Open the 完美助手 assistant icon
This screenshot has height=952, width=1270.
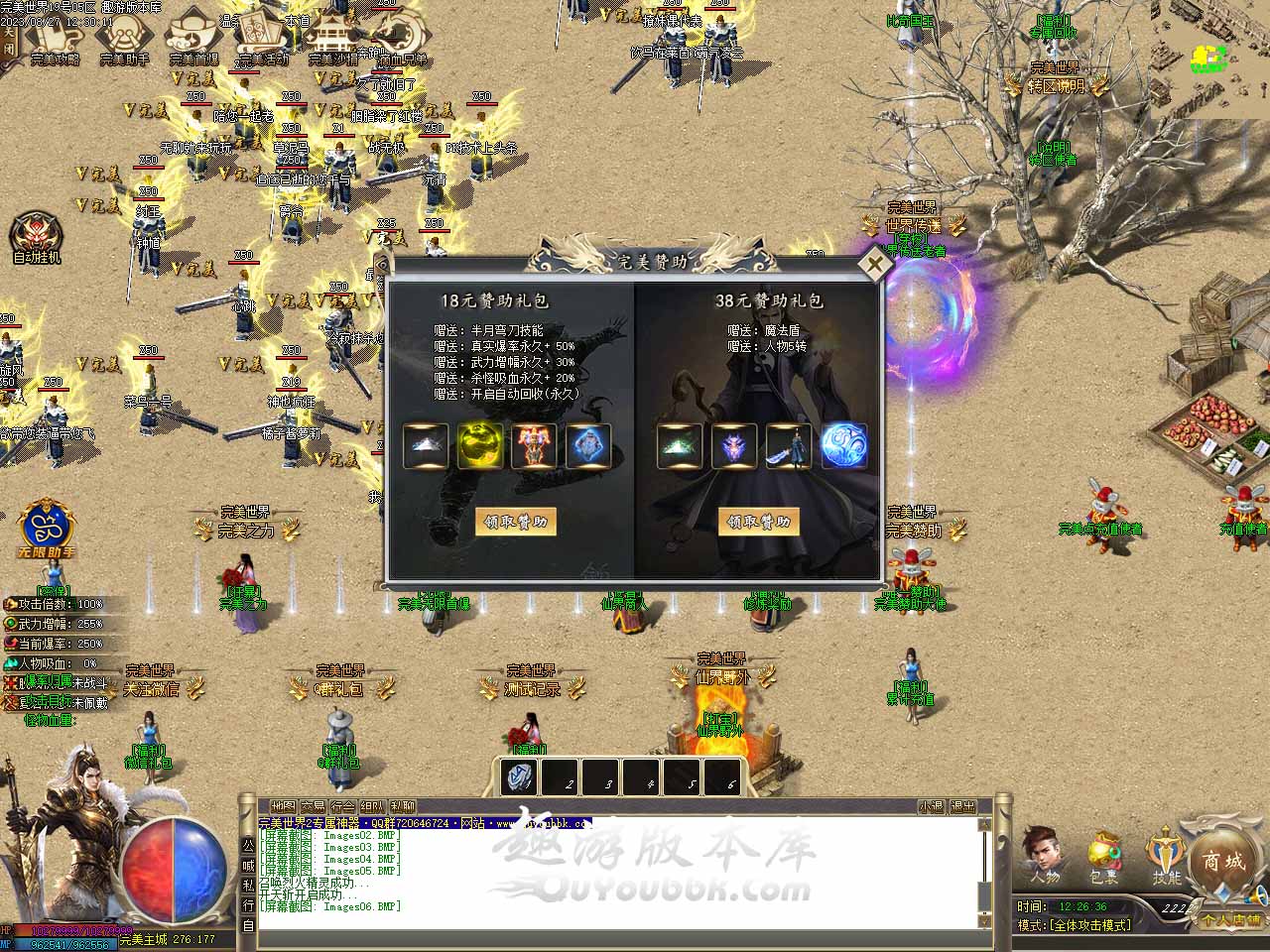tap(124, 40)
